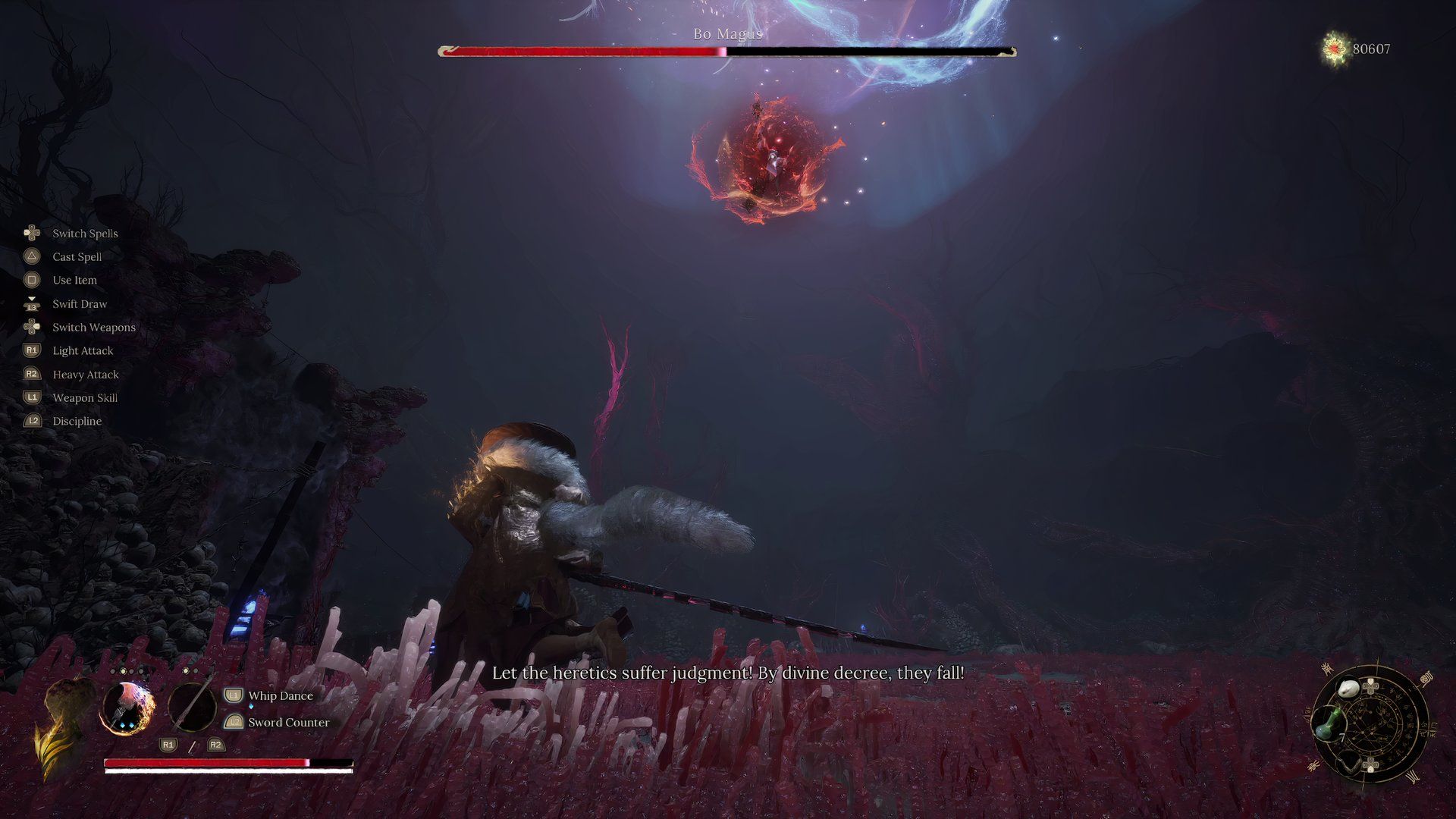The height and width of the screenshot is (819, 1456).
Task: Toggle the R2 Heavy Attack binding
Action: coord(30,374)
